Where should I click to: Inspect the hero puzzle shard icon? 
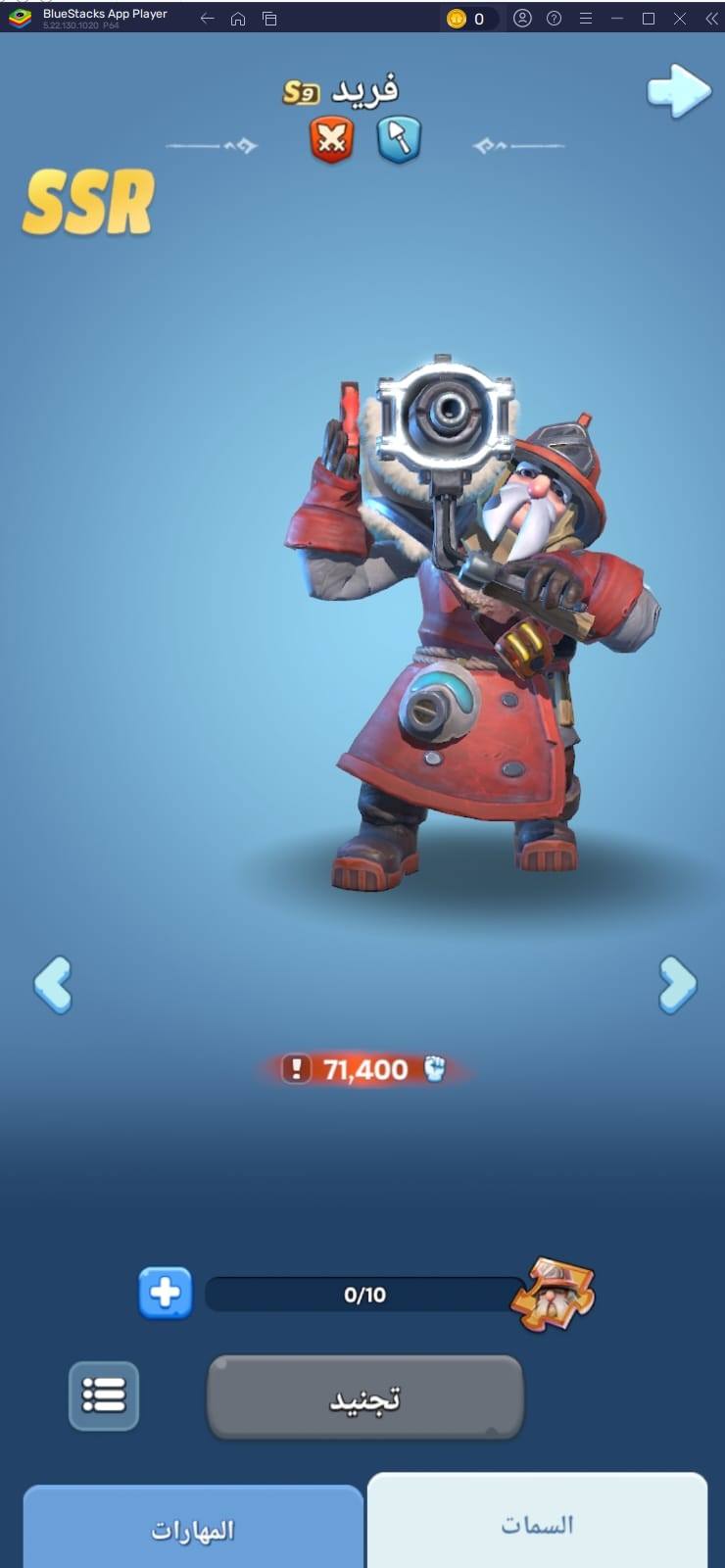[x=555, y=1294]
